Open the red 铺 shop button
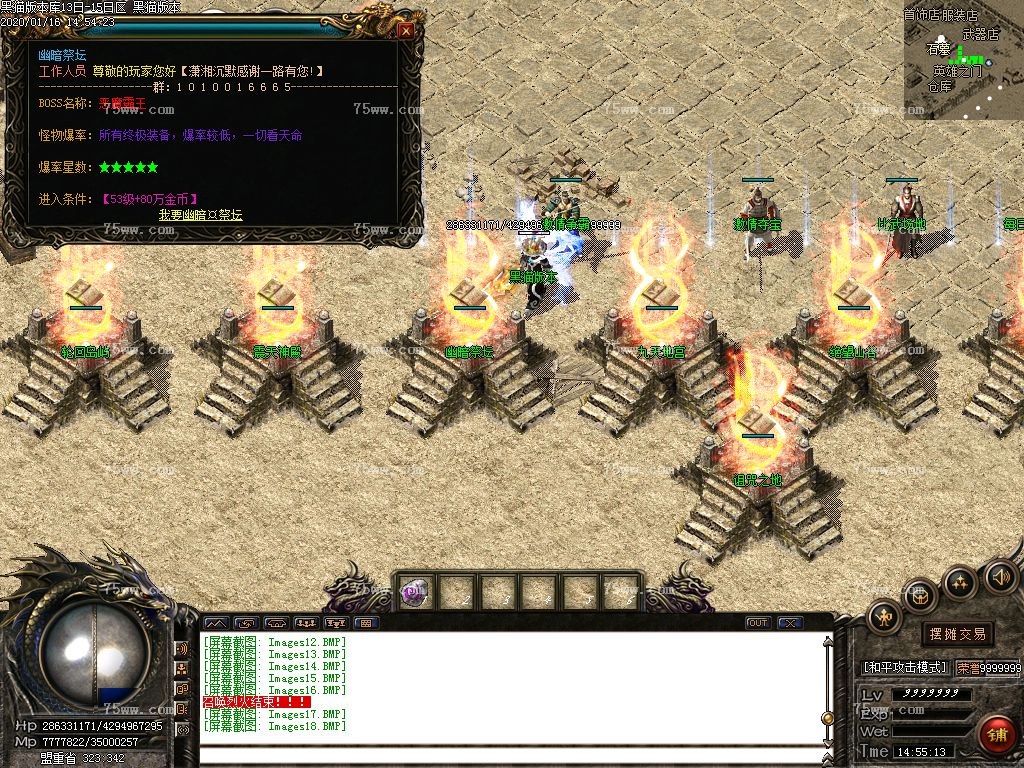This screenshot has height=768, width=1024. pos(996,735)
